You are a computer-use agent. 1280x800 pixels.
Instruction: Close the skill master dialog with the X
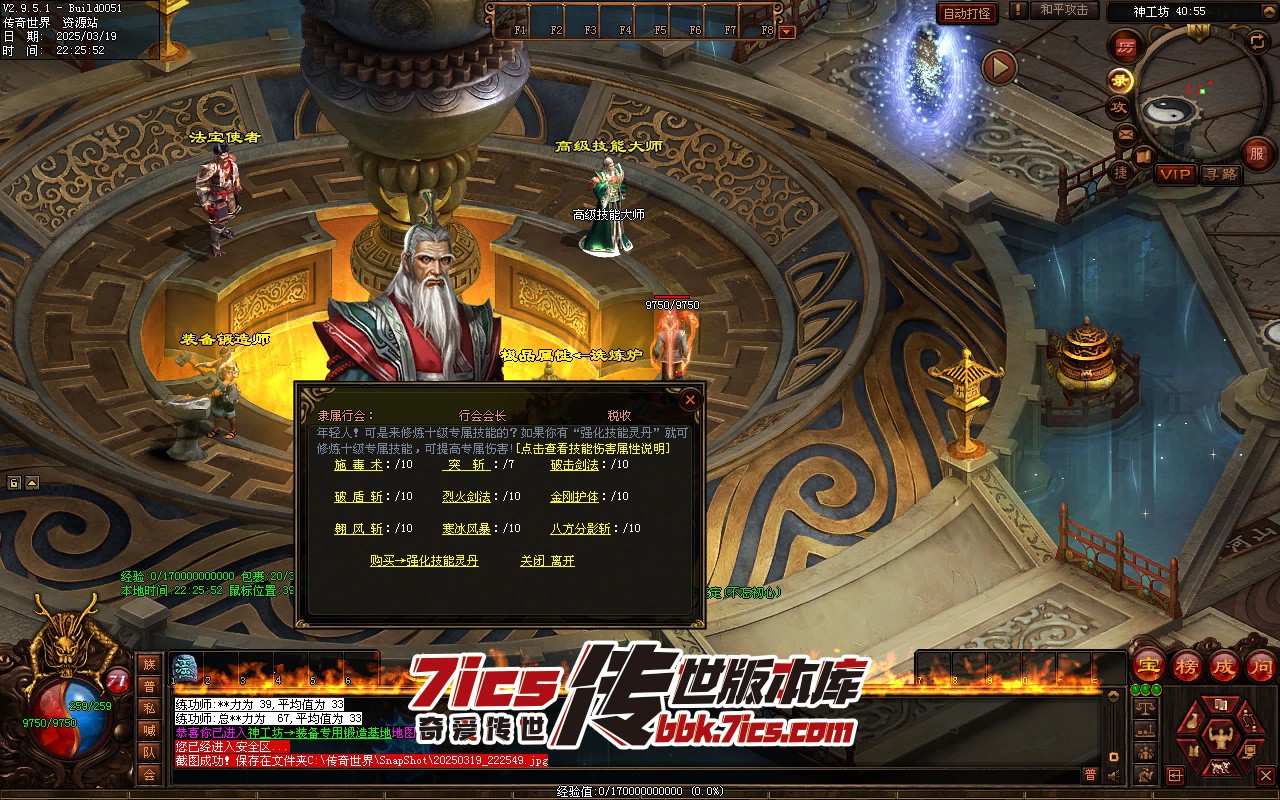[x=689, y=400]
